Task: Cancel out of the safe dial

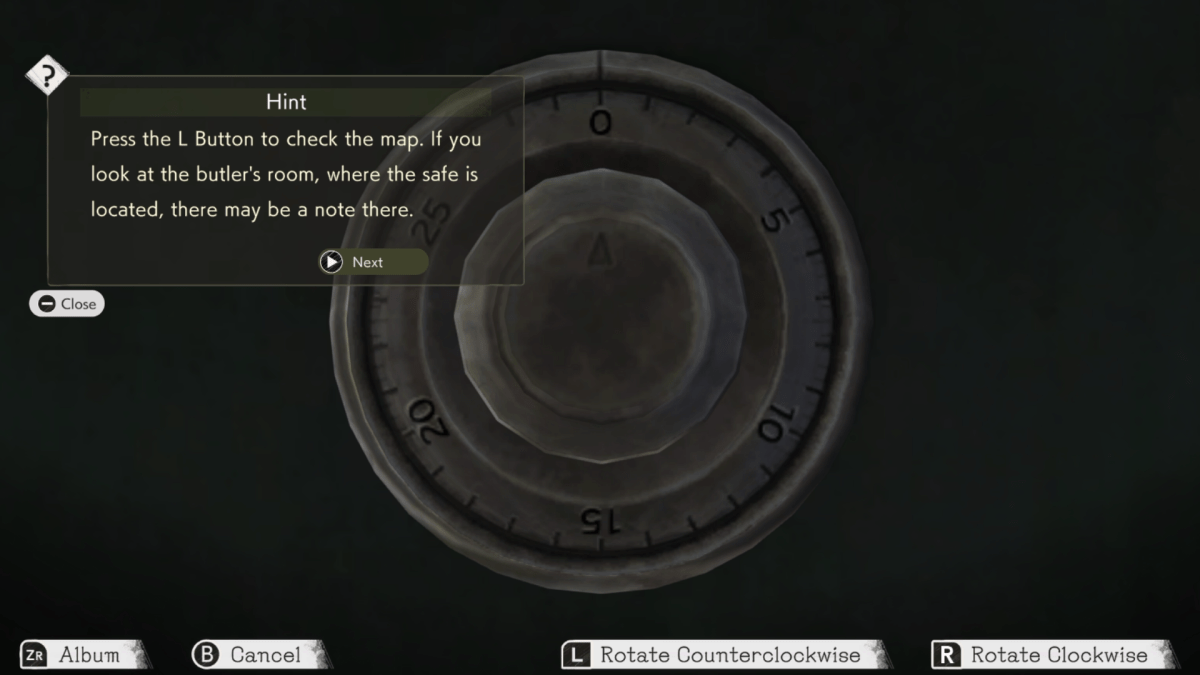Action: 258,655
